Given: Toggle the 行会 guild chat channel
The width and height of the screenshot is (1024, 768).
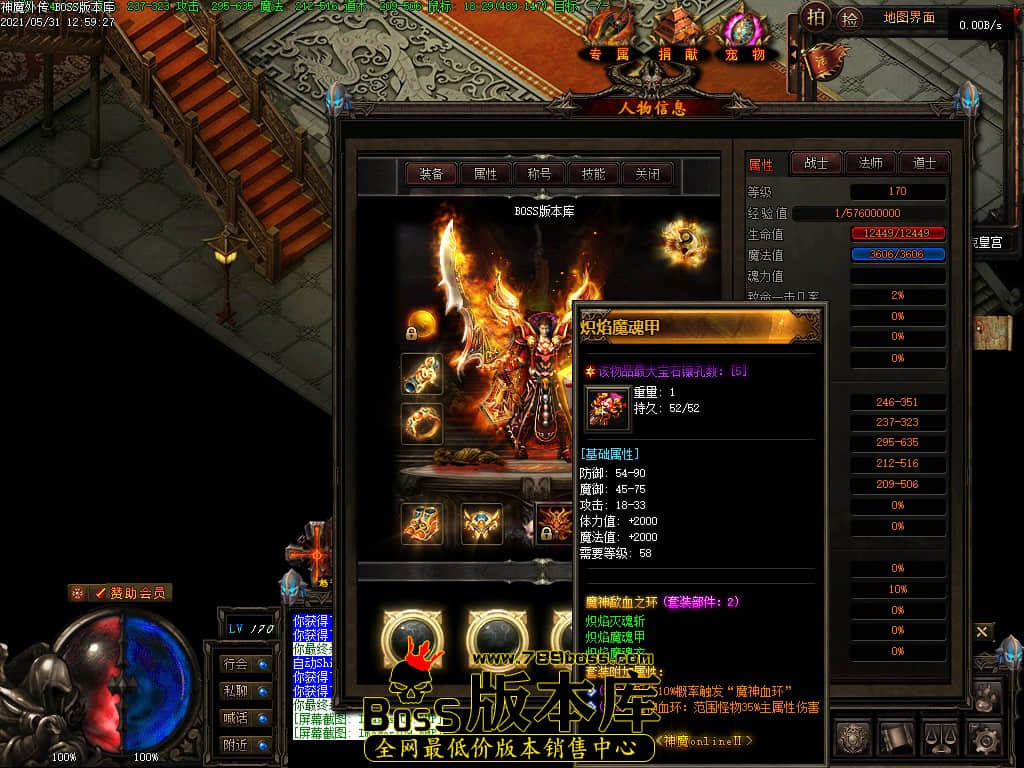Looking at the screenshot, I should [246, 663].
